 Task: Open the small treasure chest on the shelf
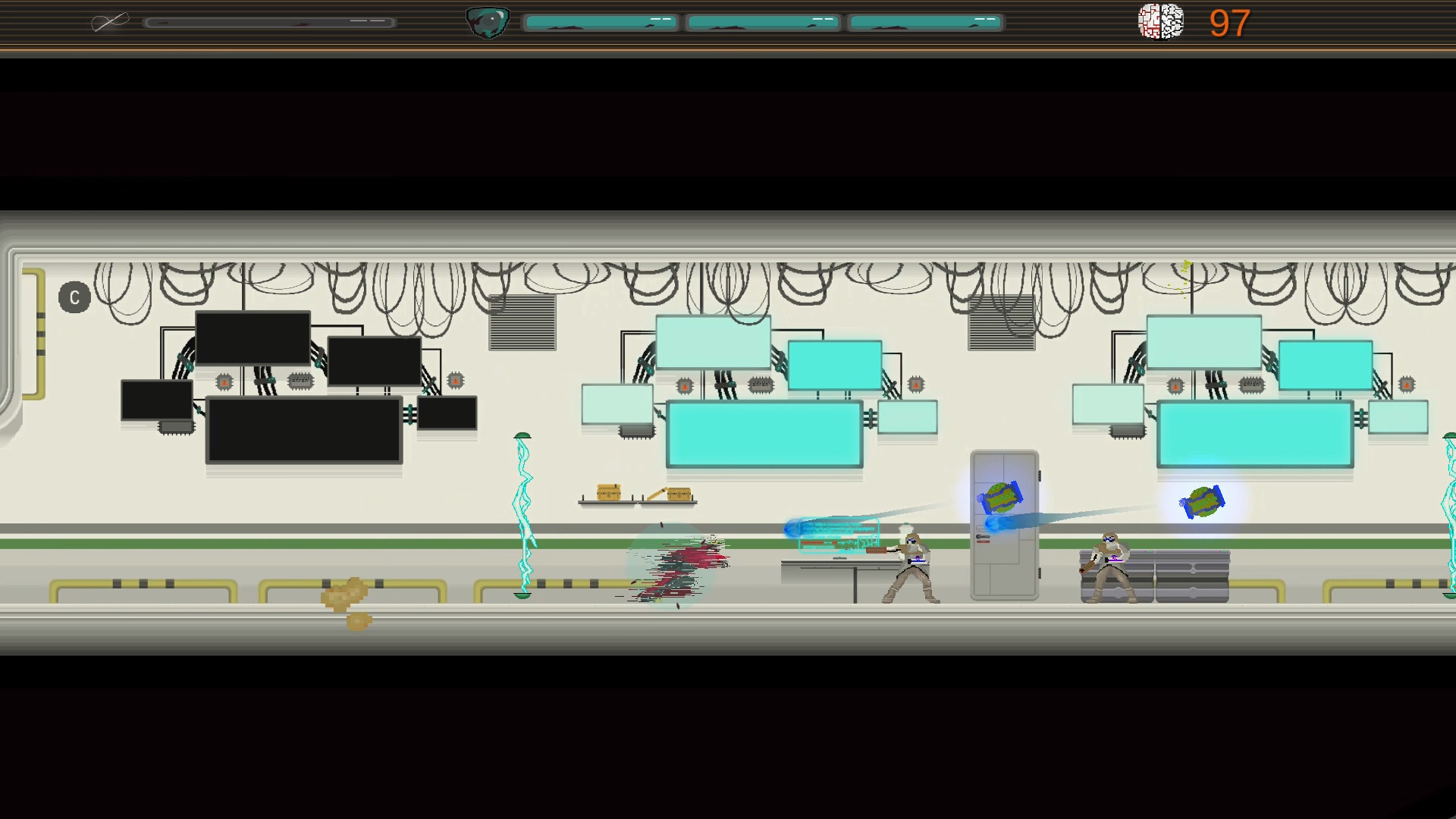609,492
